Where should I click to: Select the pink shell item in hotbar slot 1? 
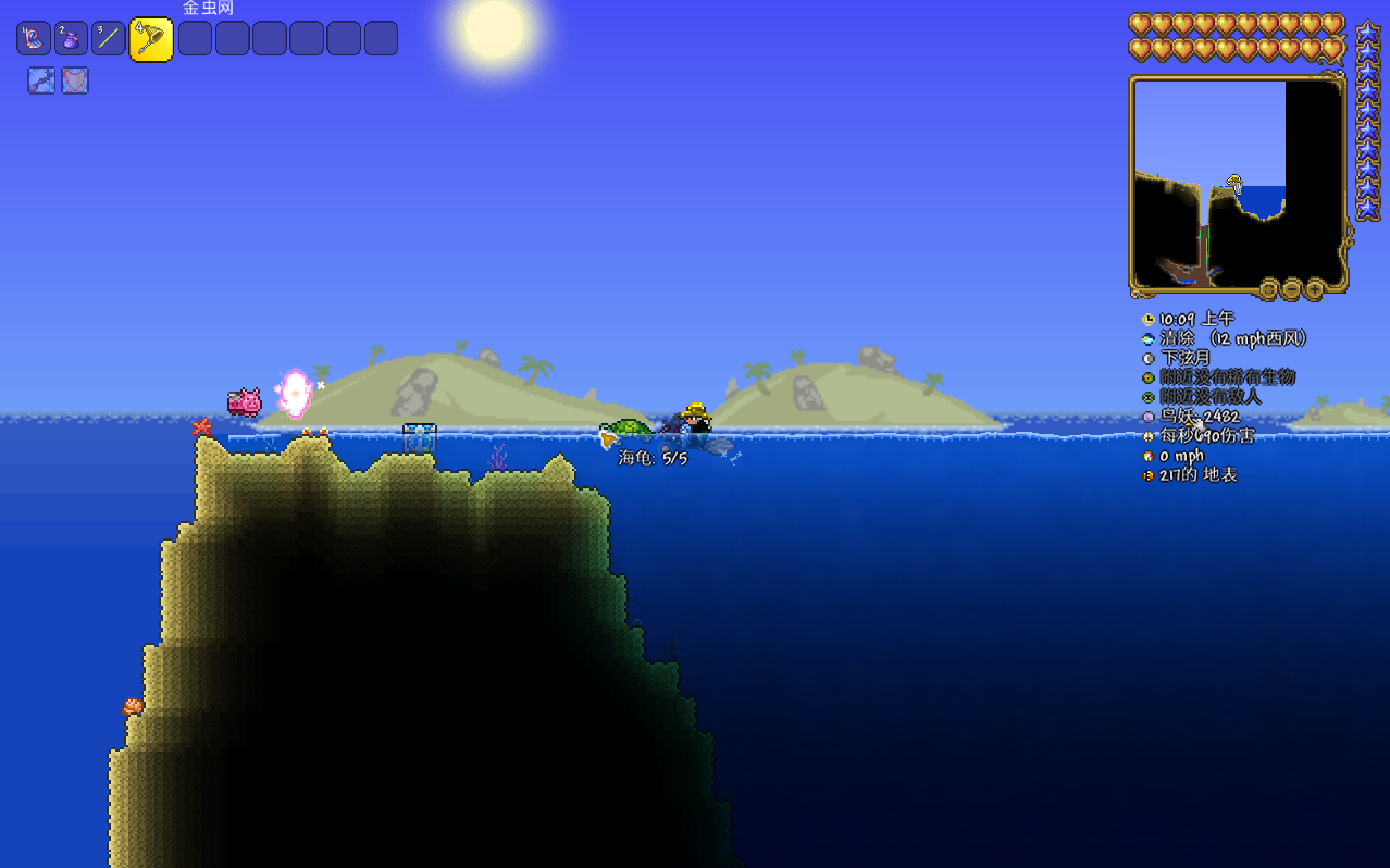[34, 39]
